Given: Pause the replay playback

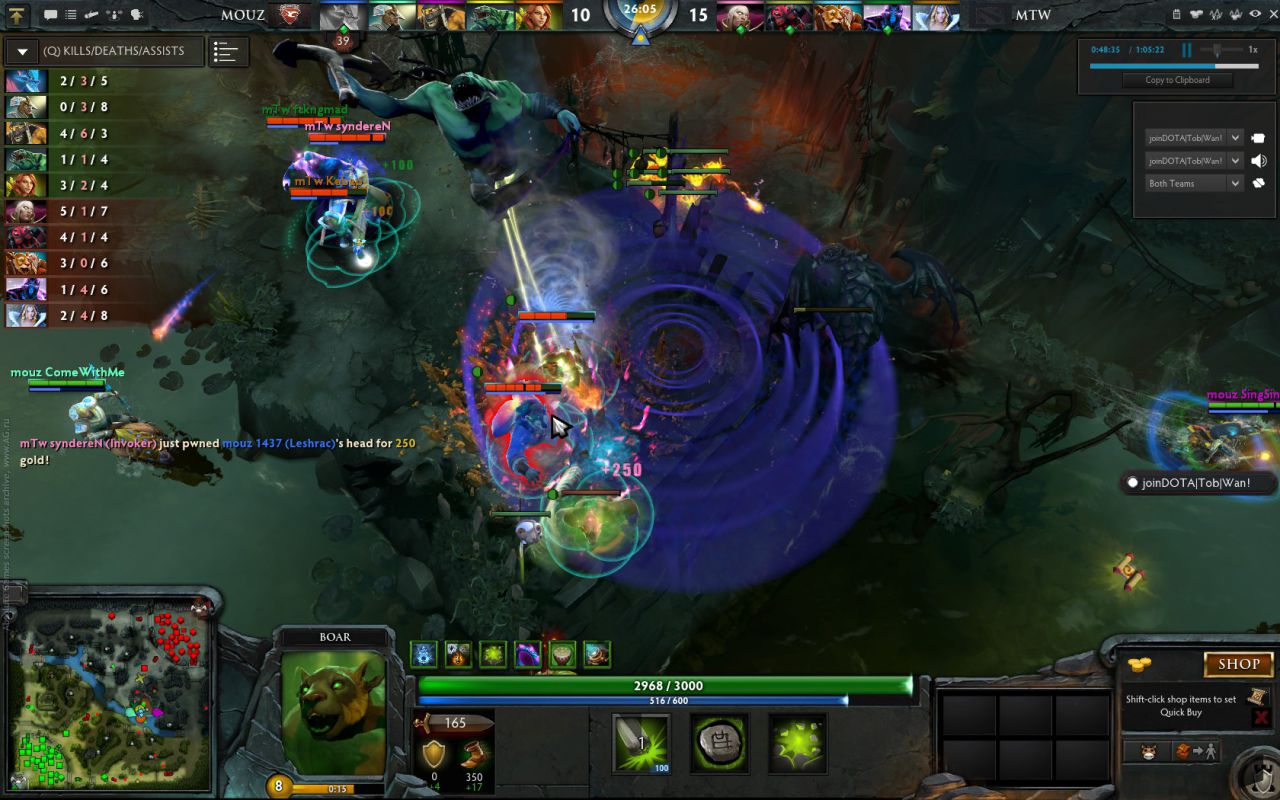Looking at the screenshot, I should [1187, 49].
